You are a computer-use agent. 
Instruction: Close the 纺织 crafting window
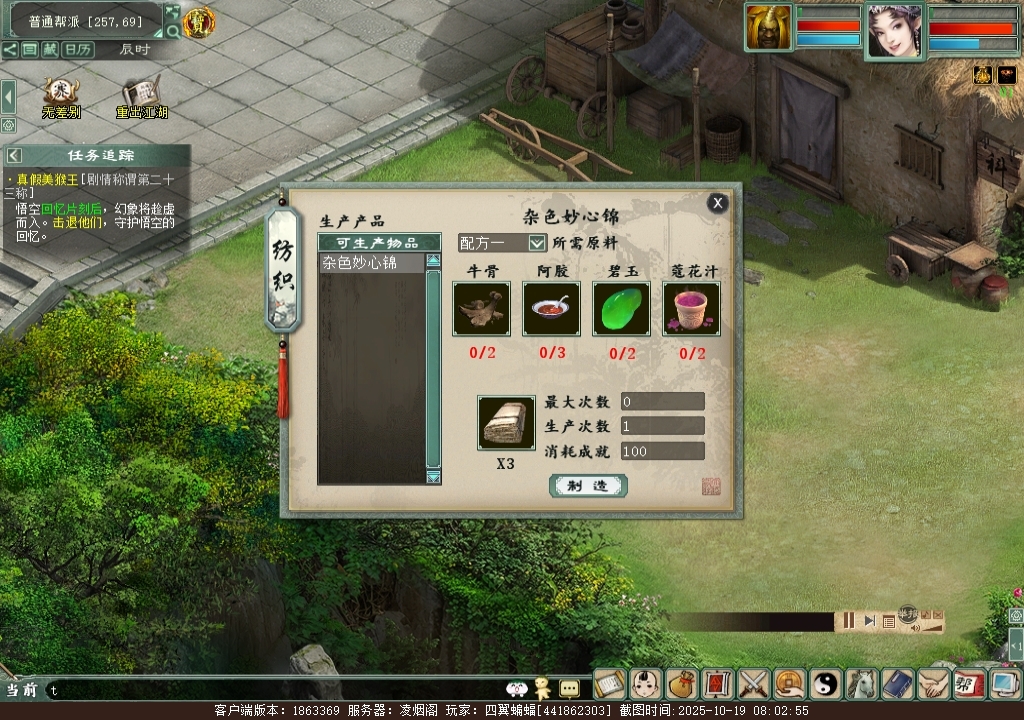[x=717, y=203]
